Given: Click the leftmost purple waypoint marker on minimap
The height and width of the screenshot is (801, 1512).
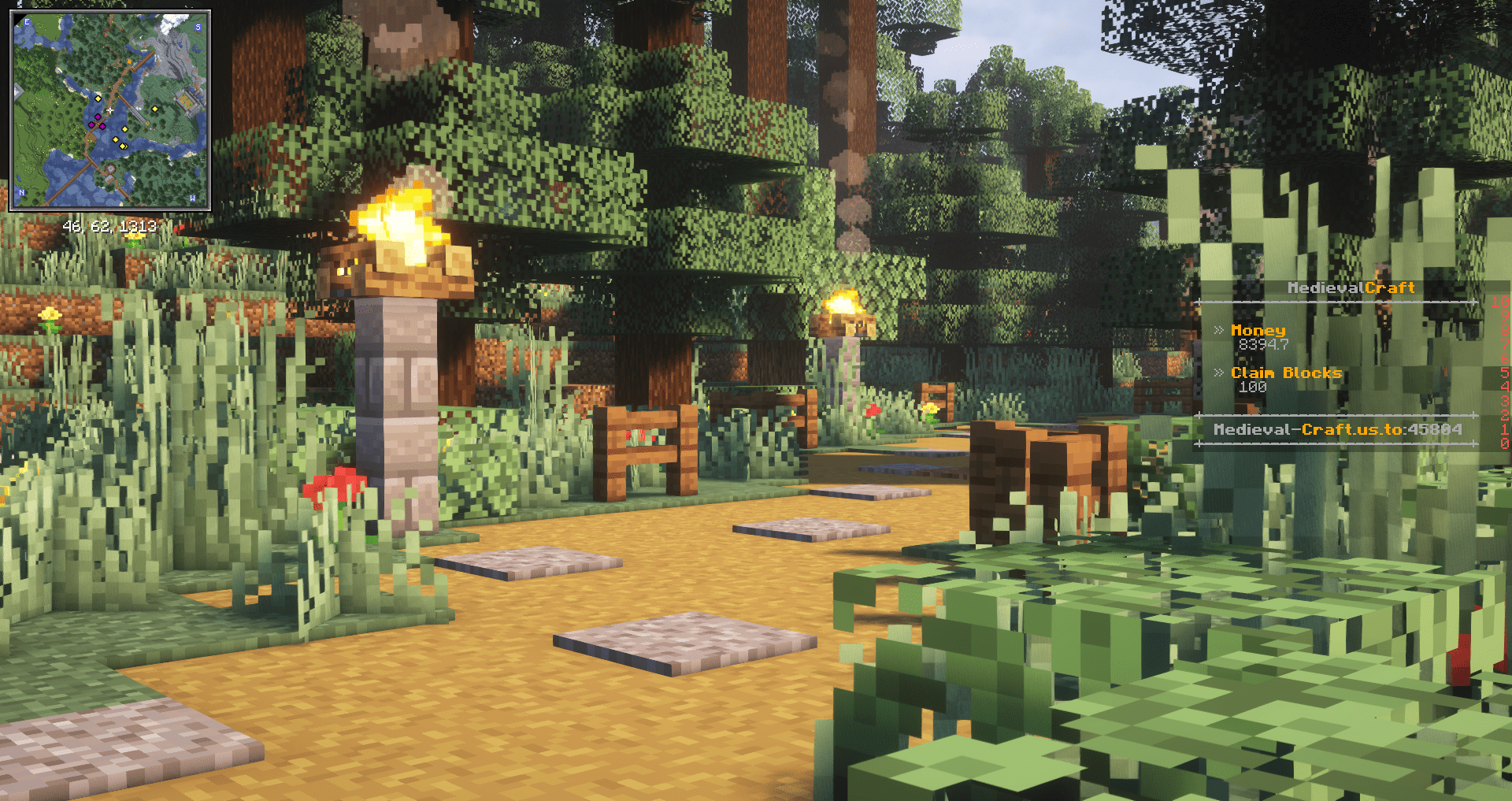Looking at the screenshot, I should 91,125.
